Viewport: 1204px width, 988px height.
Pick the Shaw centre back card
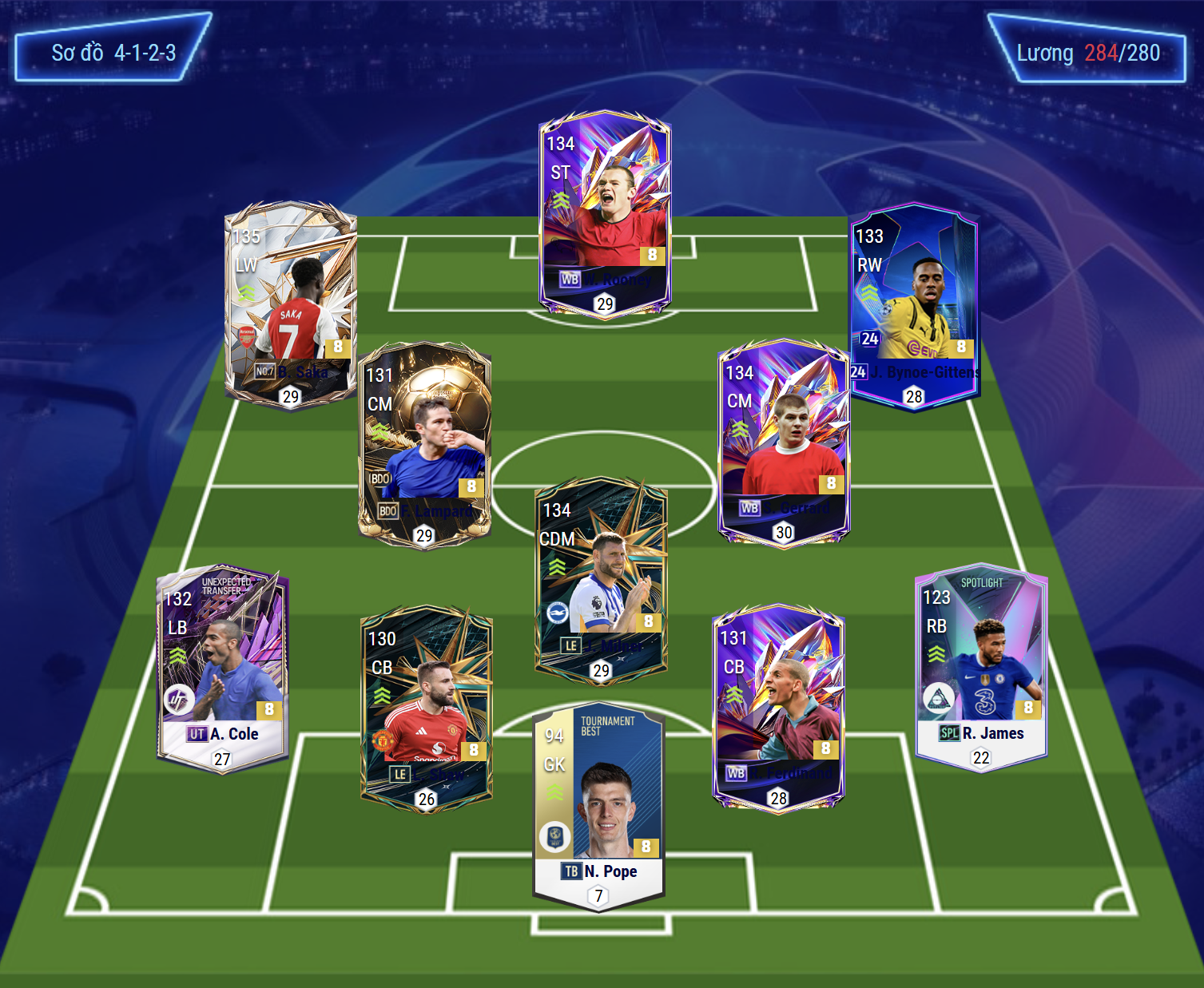click(x=427, y=708)
